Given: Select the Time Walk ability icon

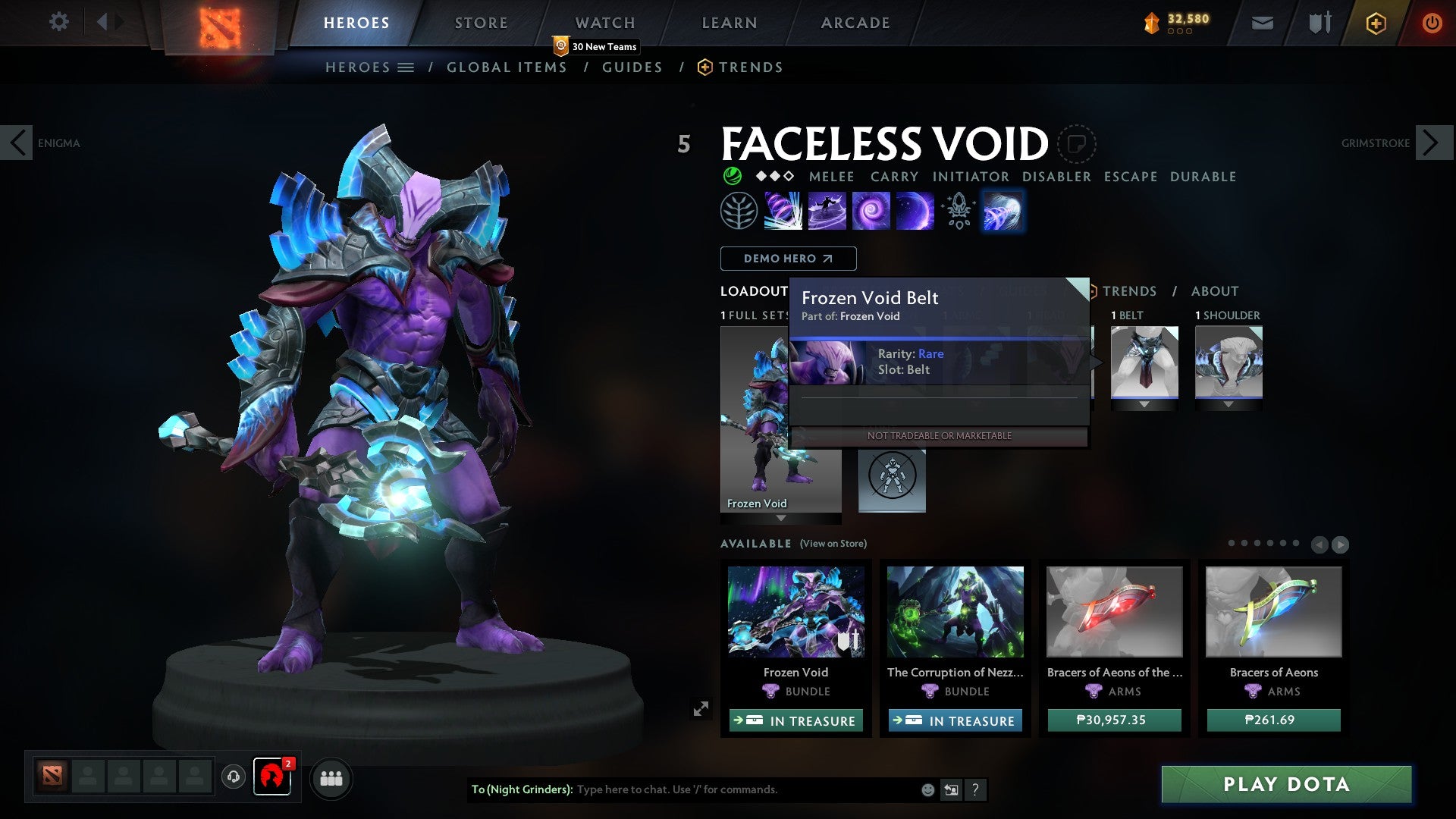Looking at the screenshot, I should [784, 210].
